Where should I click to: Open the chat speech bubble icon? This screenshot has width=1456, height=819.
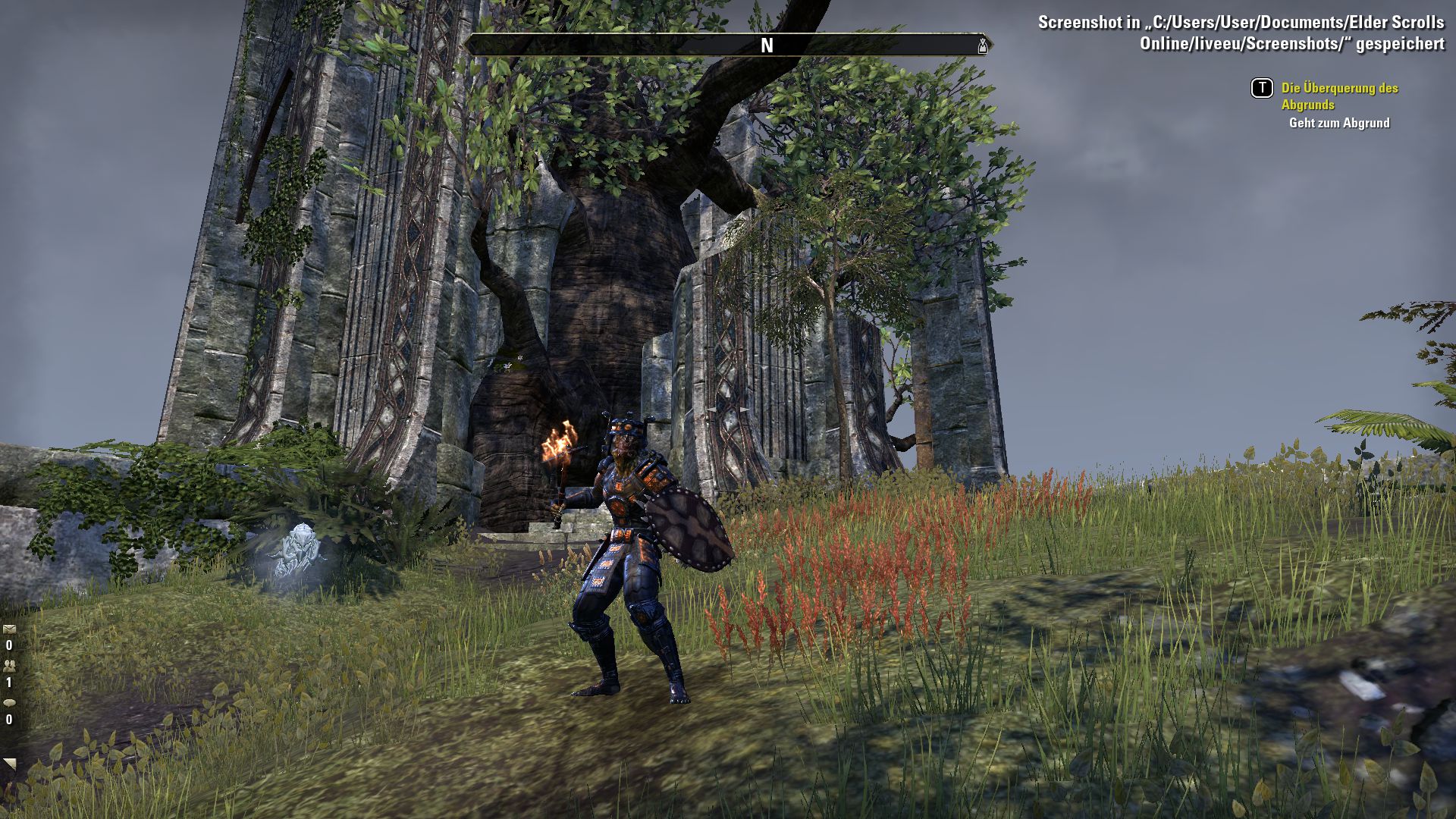(10, 703)
